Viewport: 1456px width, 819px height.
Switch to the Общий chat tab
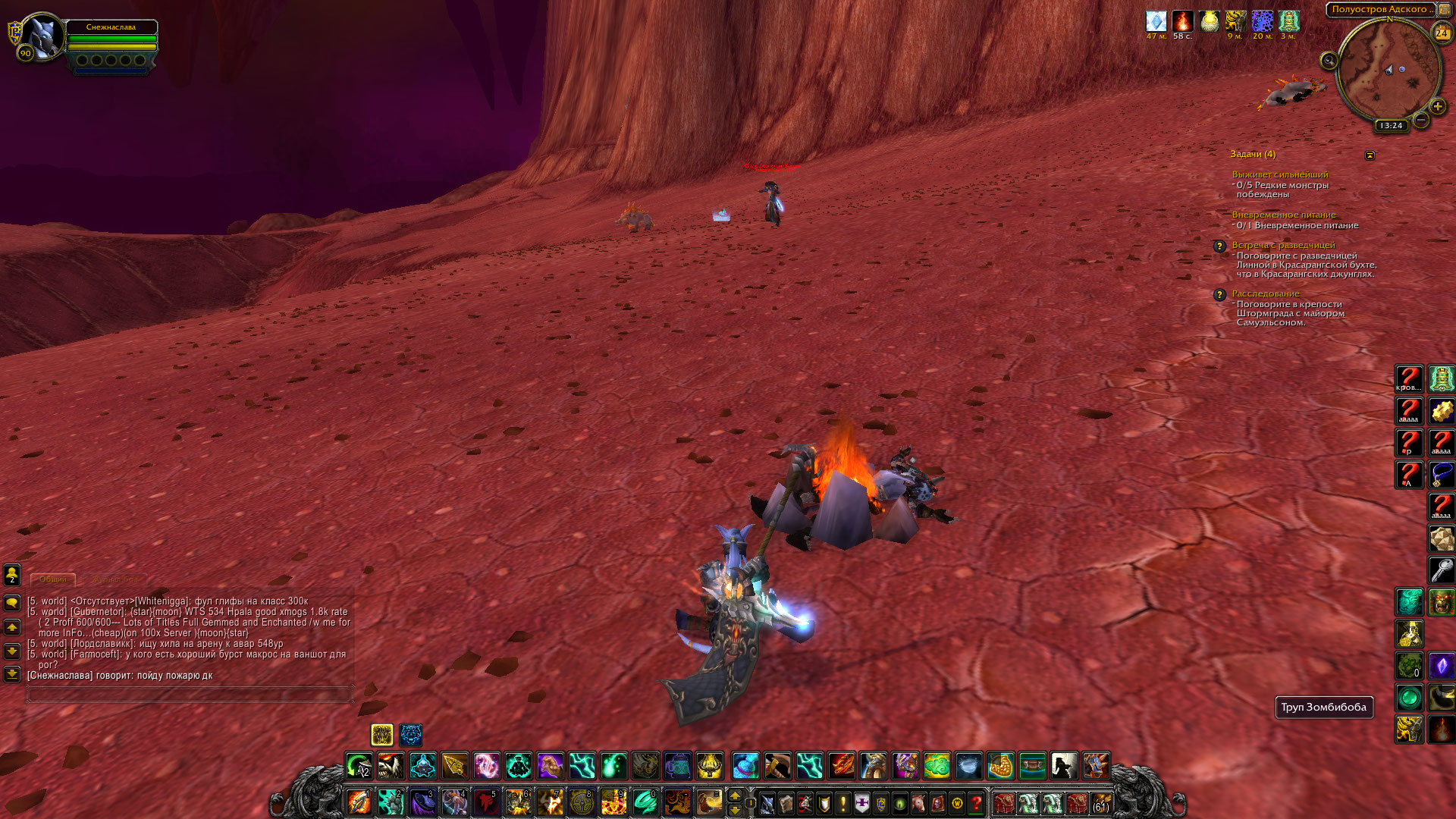point(53,579)
